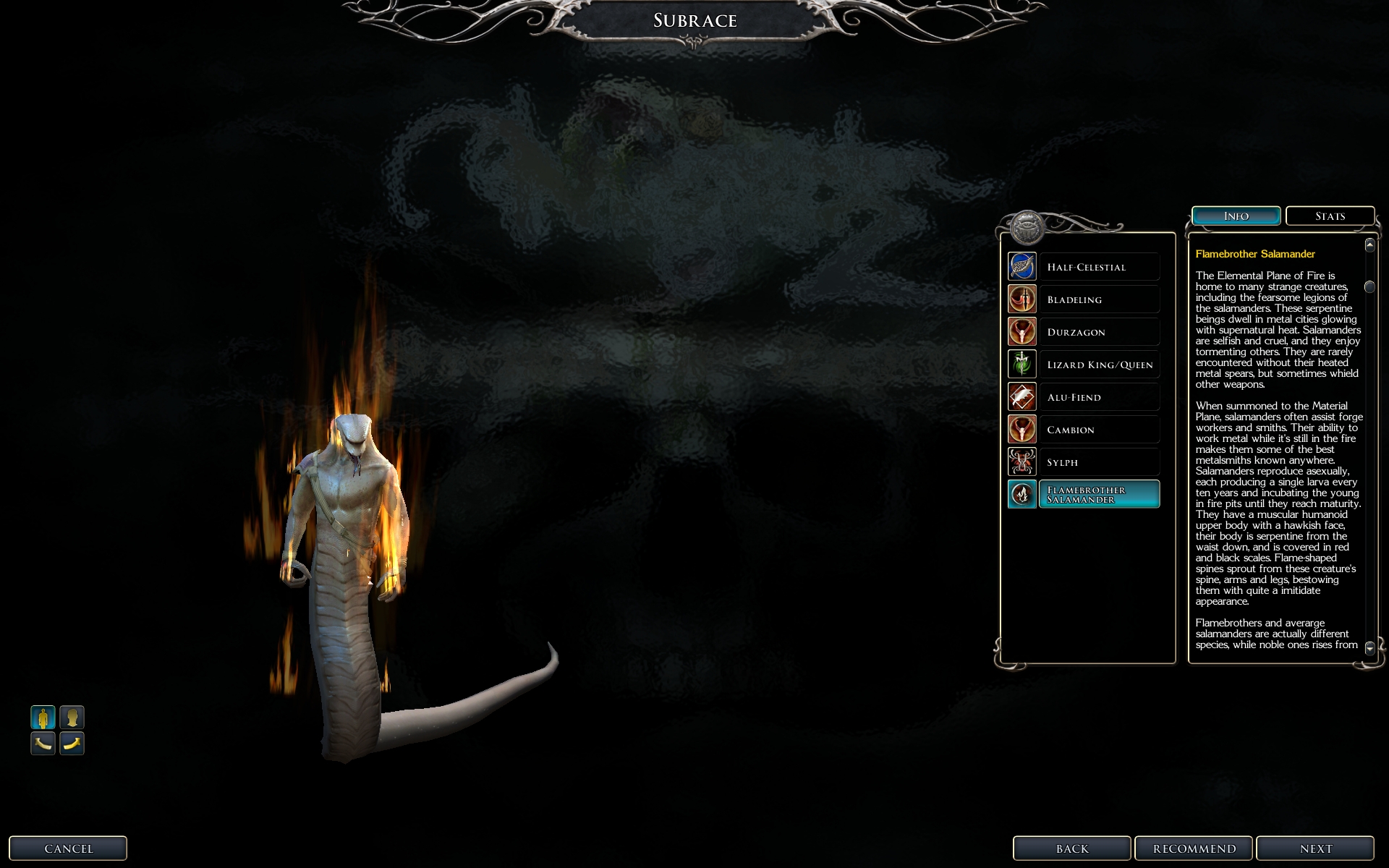This screenshot has width=1389, height=868.
Task: Choose the Bladeling subrace entry
Action: pos(1084,299)
